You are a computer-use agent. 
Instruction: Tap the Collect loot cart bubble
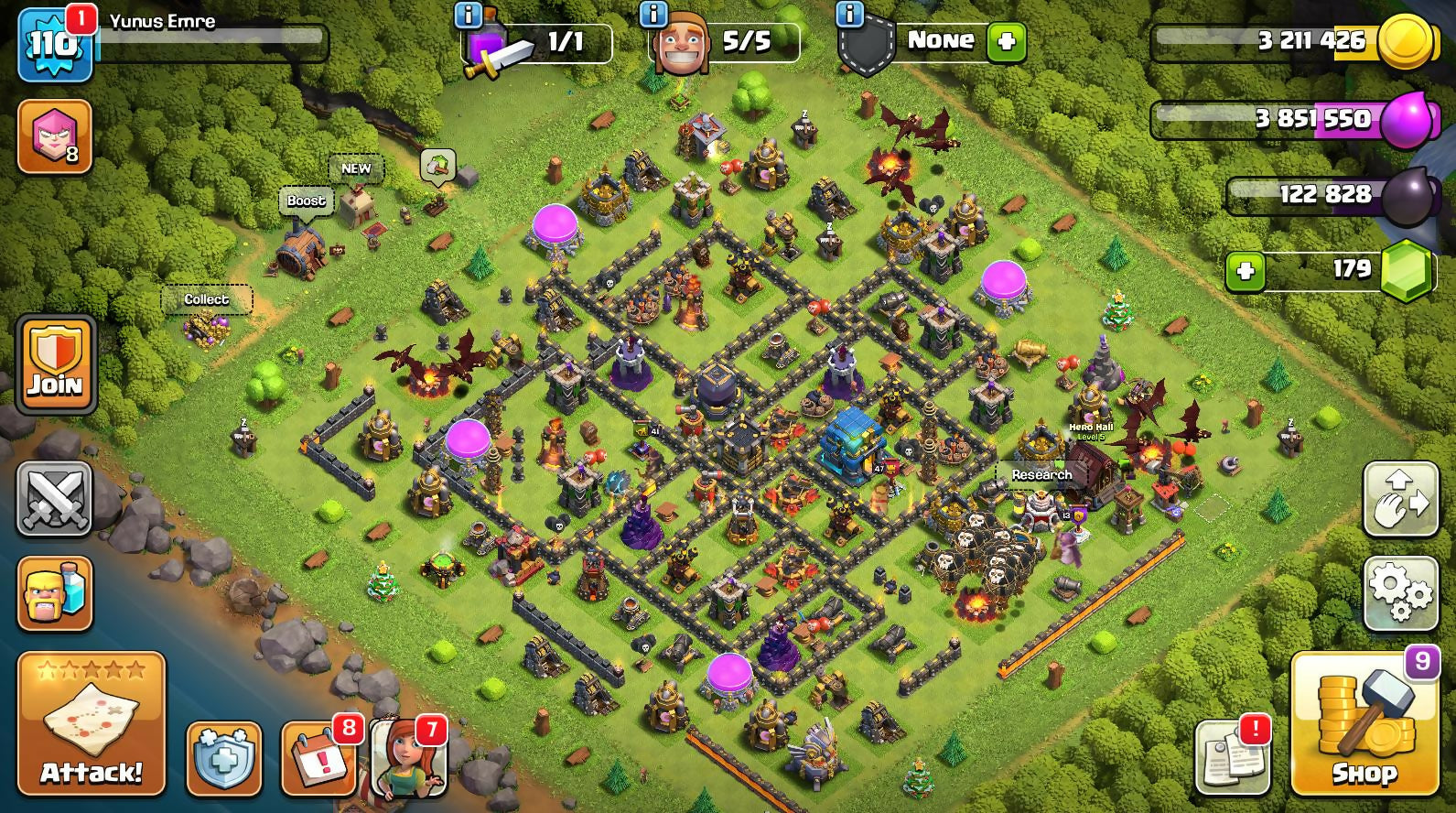coord(207,300)
